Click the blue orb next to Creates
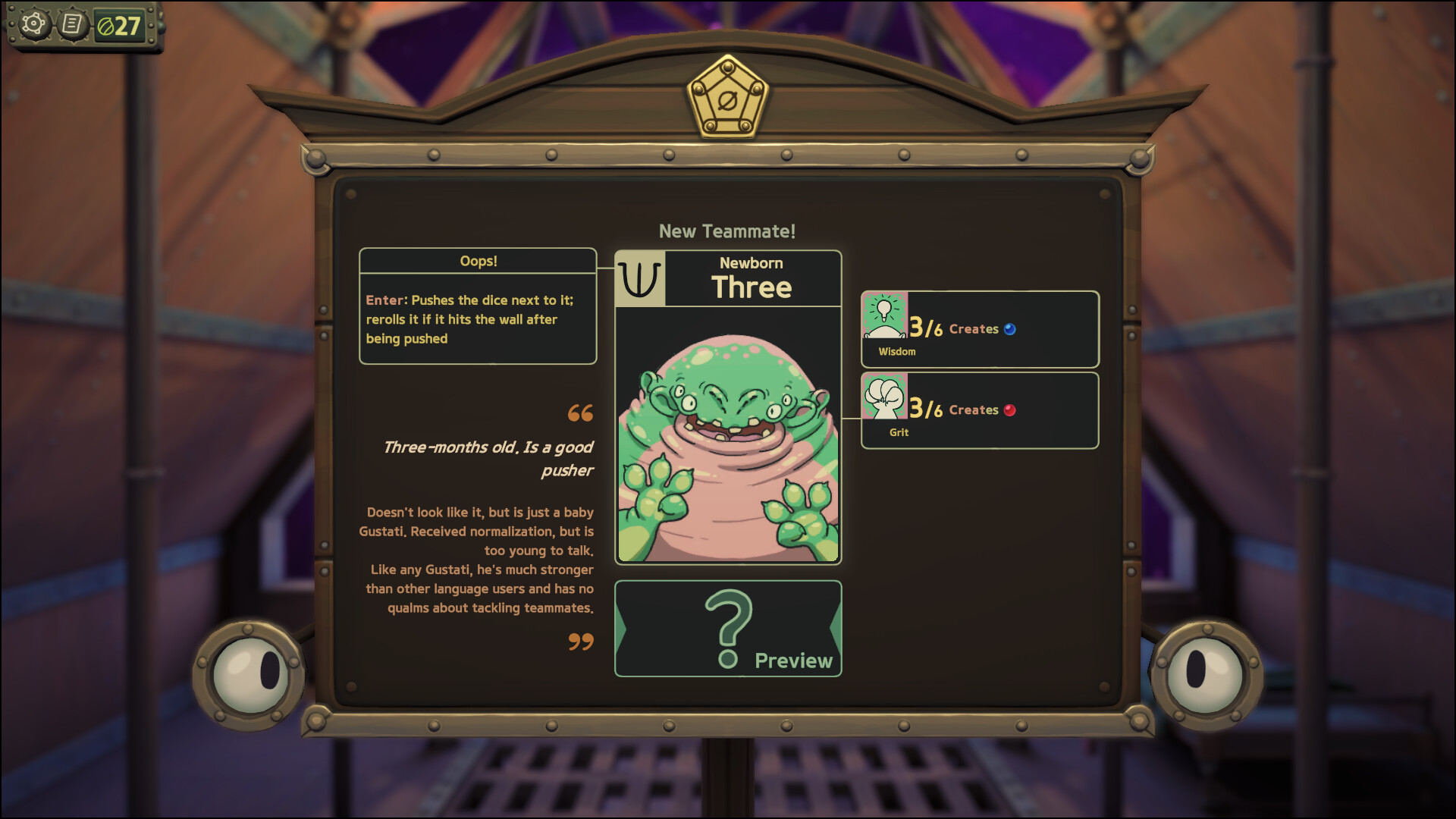 coord(1009,328)
